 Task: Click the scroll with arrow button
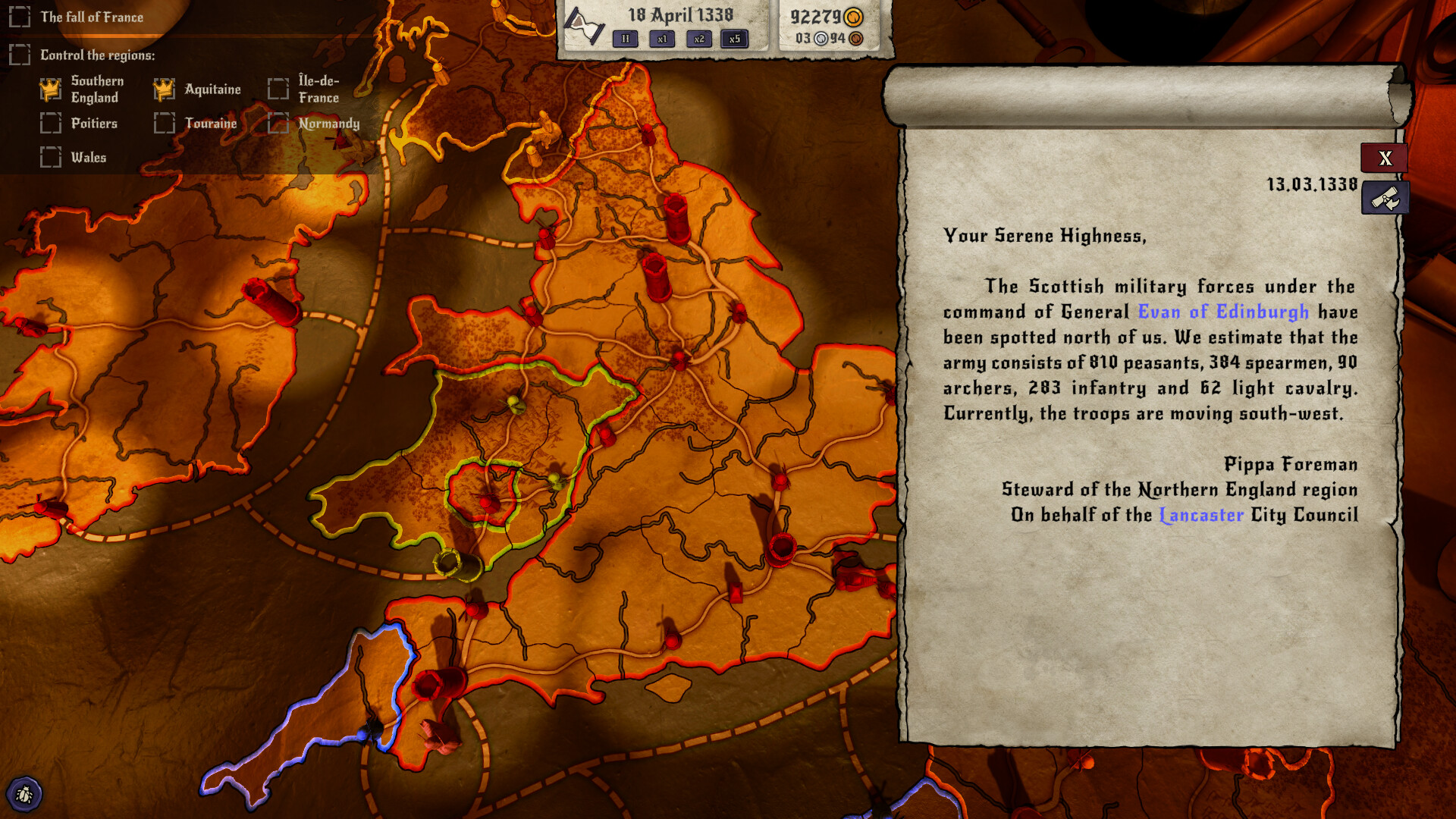click(x=1385, y=199)
